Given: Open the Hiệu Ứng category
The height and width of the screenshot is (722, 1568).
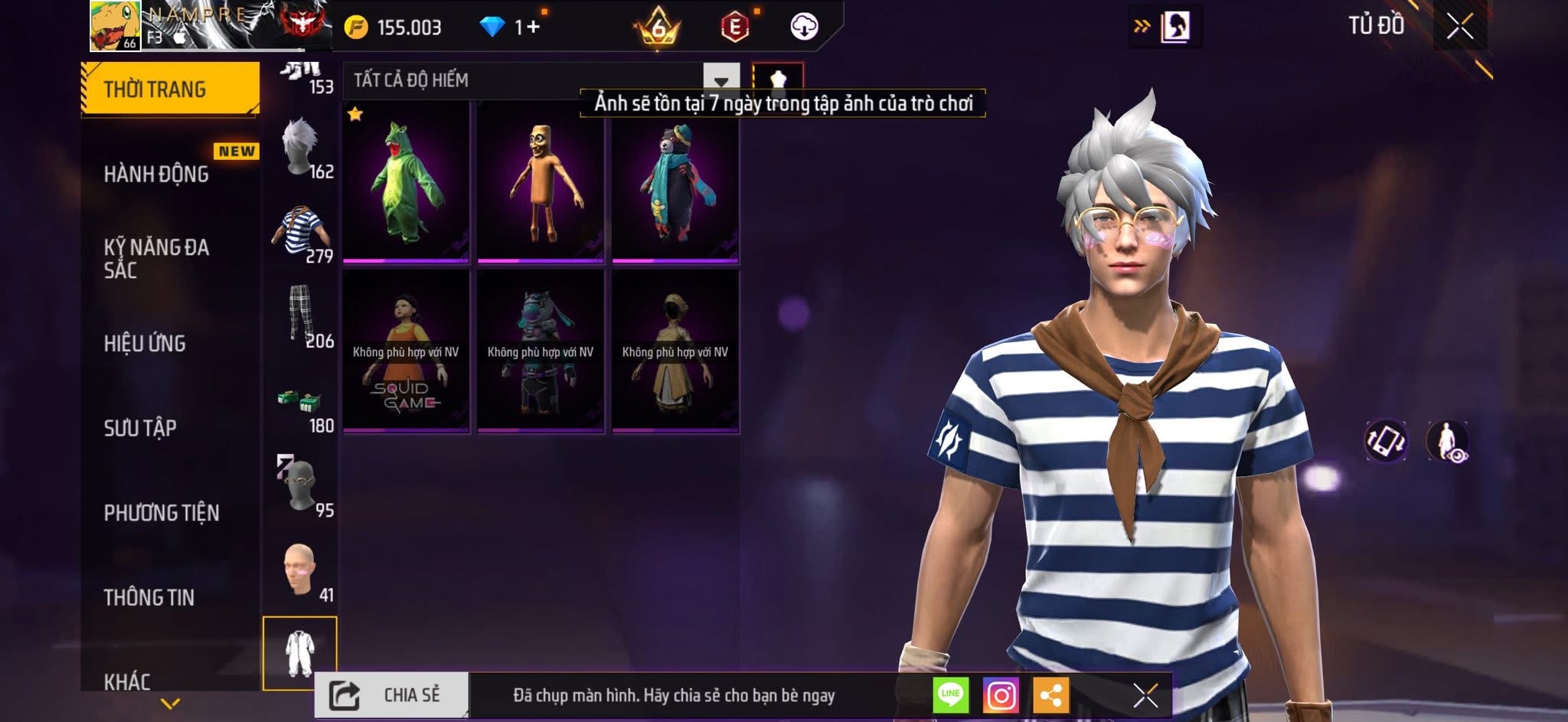Looking at the screenshot, I should tap(145, 343).
